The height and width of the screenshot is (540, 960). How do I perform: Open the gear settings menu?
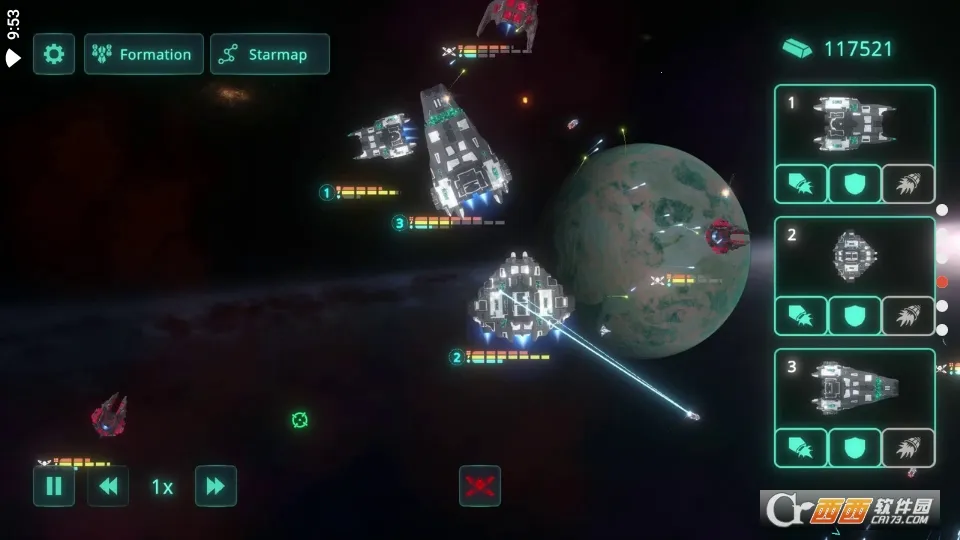pos(54,54)
